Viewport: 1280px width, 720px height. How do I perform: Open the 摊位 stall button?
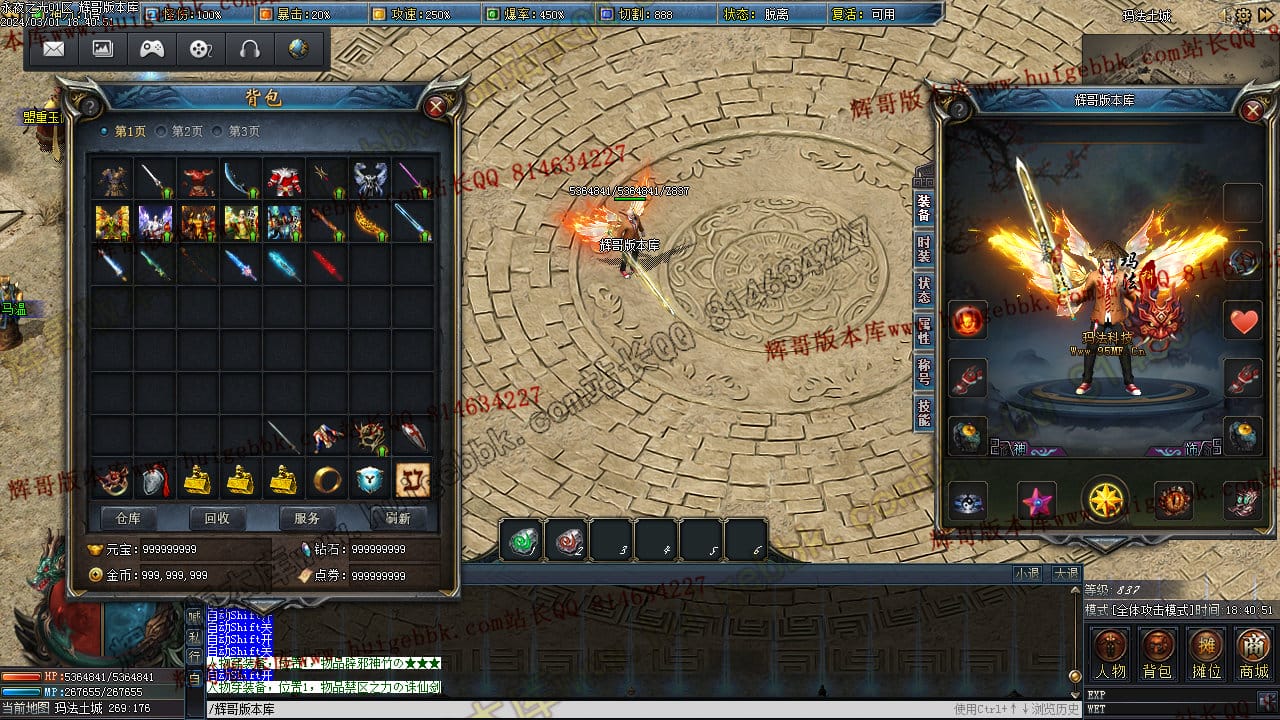1206,655
